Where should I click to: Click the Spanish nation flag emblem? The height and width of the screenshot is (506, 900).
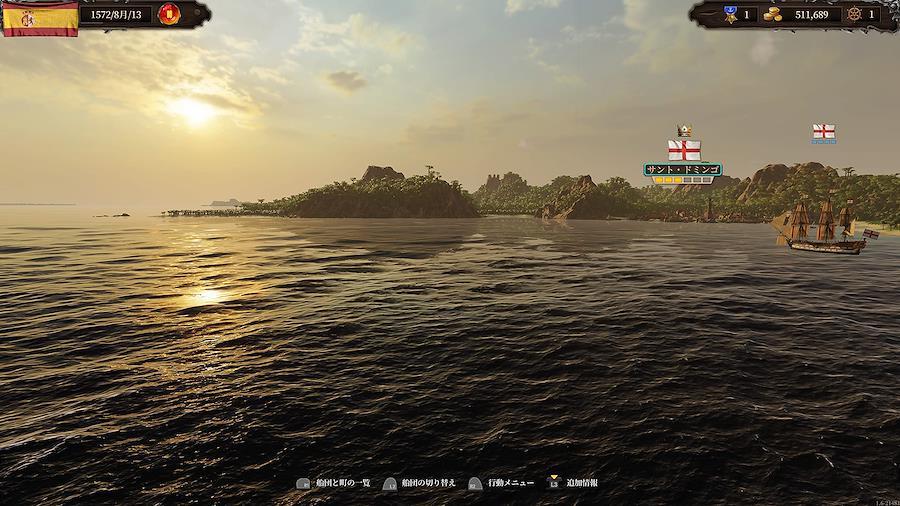[40, 17]
